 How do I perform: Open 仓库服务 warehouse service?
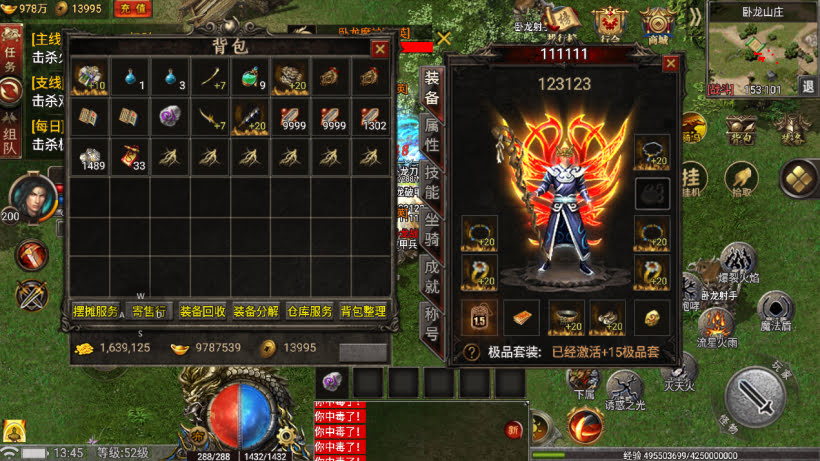[x=309, y=311]
